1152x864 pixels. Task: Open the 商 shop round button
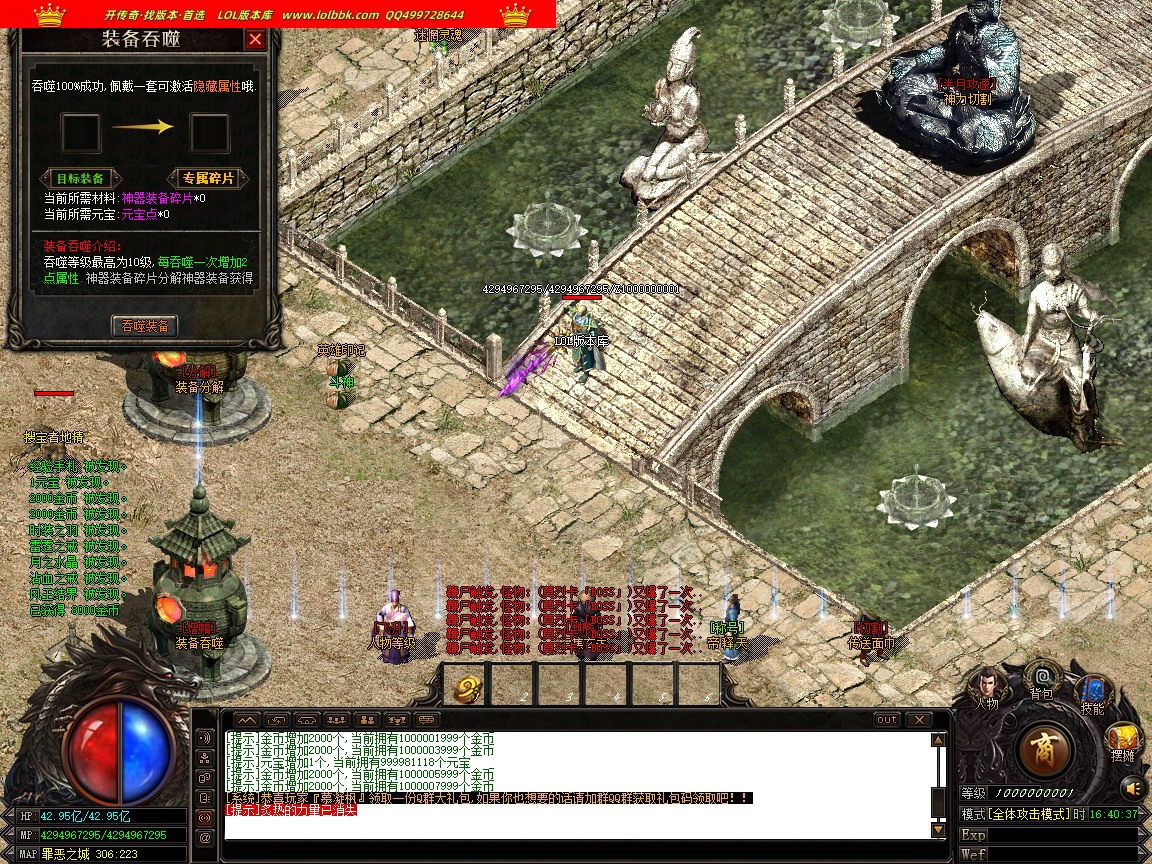(1045, 749)
